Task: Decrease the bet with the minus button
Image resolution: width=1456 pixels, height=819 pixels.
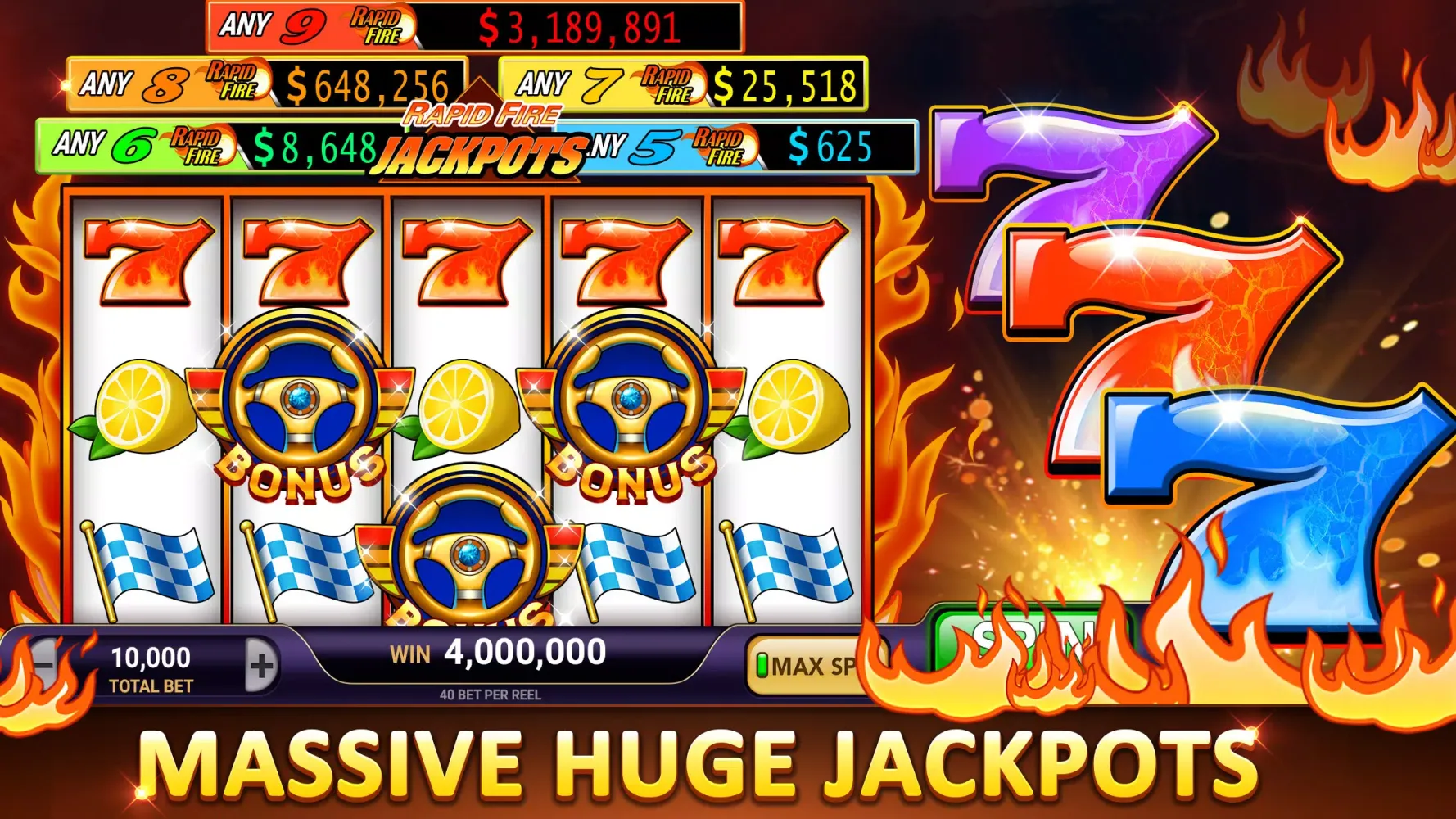Action: (45, 665)
